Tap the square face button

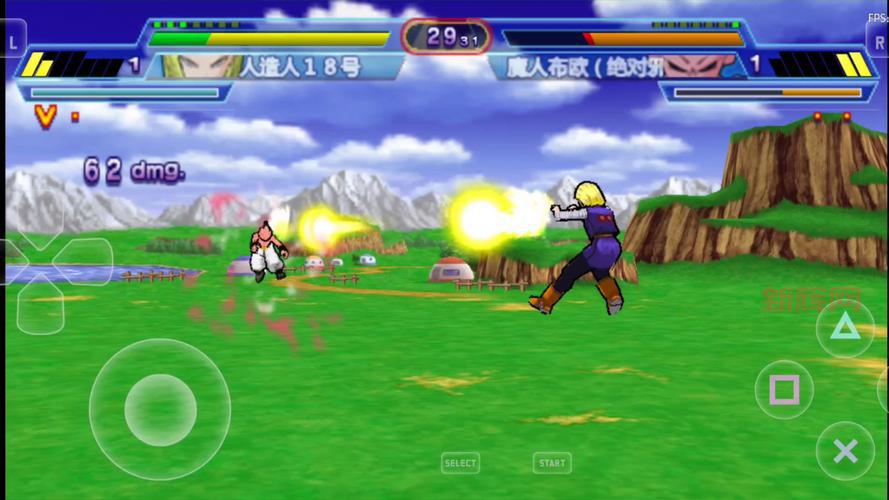[x=784, y=389]
